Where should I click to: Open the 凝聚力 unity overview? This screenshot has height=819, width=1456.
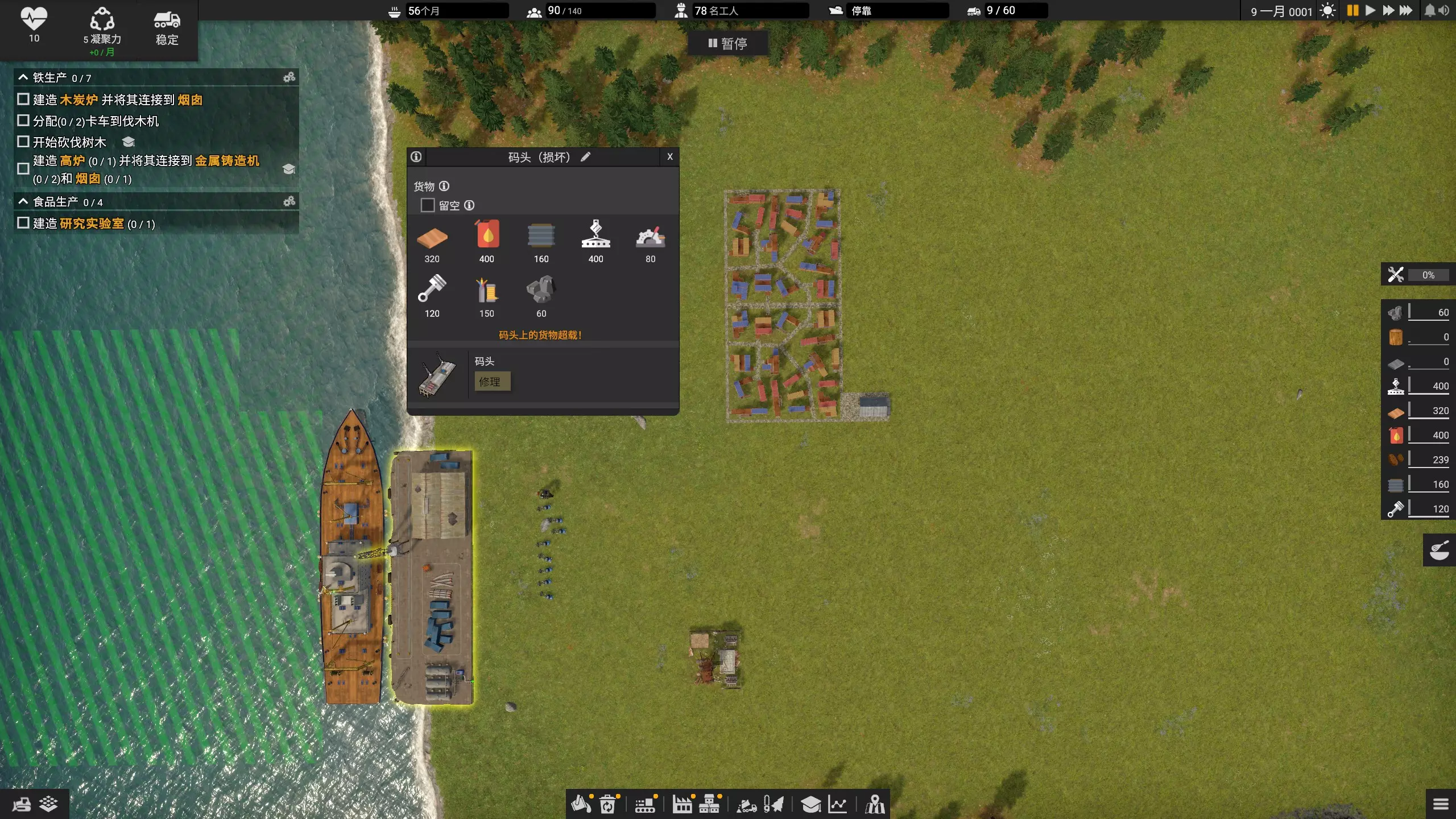pyautogui.click(x=102, y=28)
